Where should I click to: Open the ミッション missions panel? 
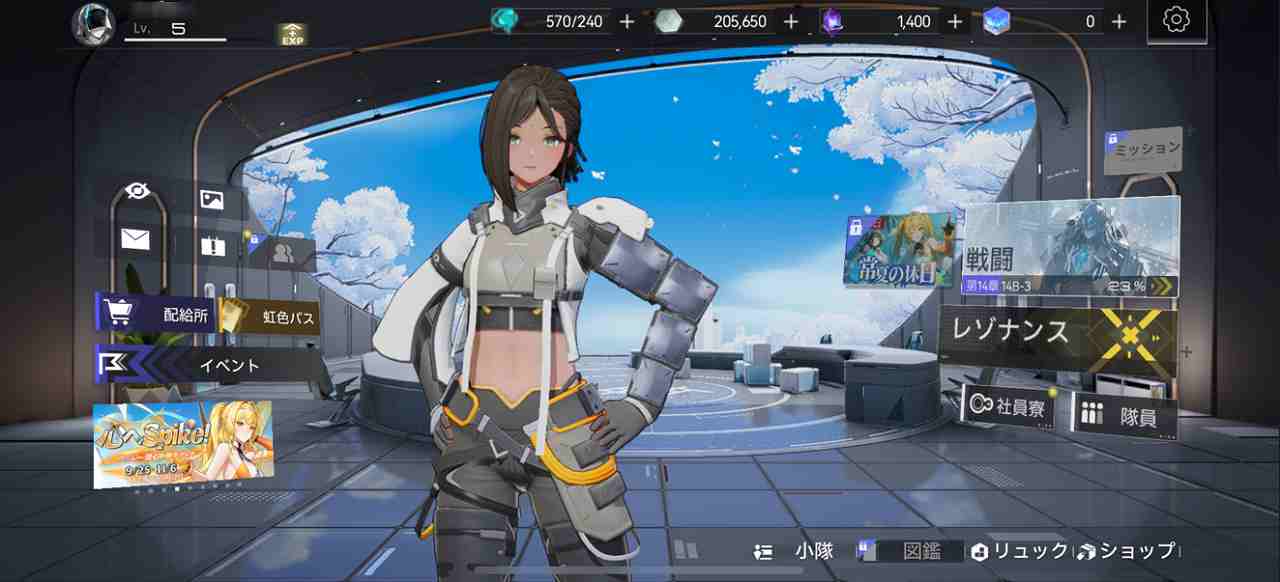pyautogui.click(x=1144, y=149)
